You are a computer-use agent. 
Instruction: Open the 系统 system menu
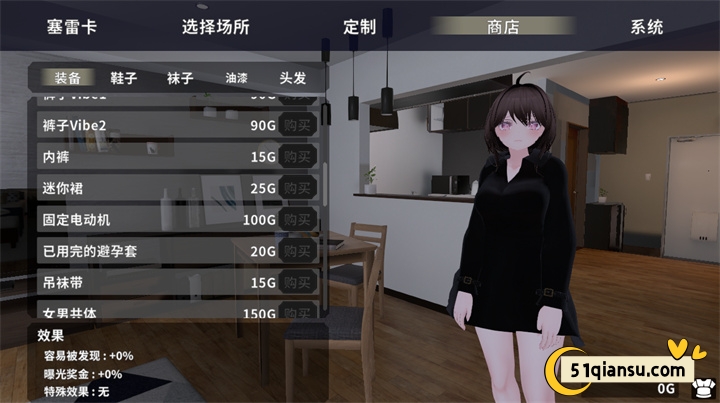click(646, 27)
